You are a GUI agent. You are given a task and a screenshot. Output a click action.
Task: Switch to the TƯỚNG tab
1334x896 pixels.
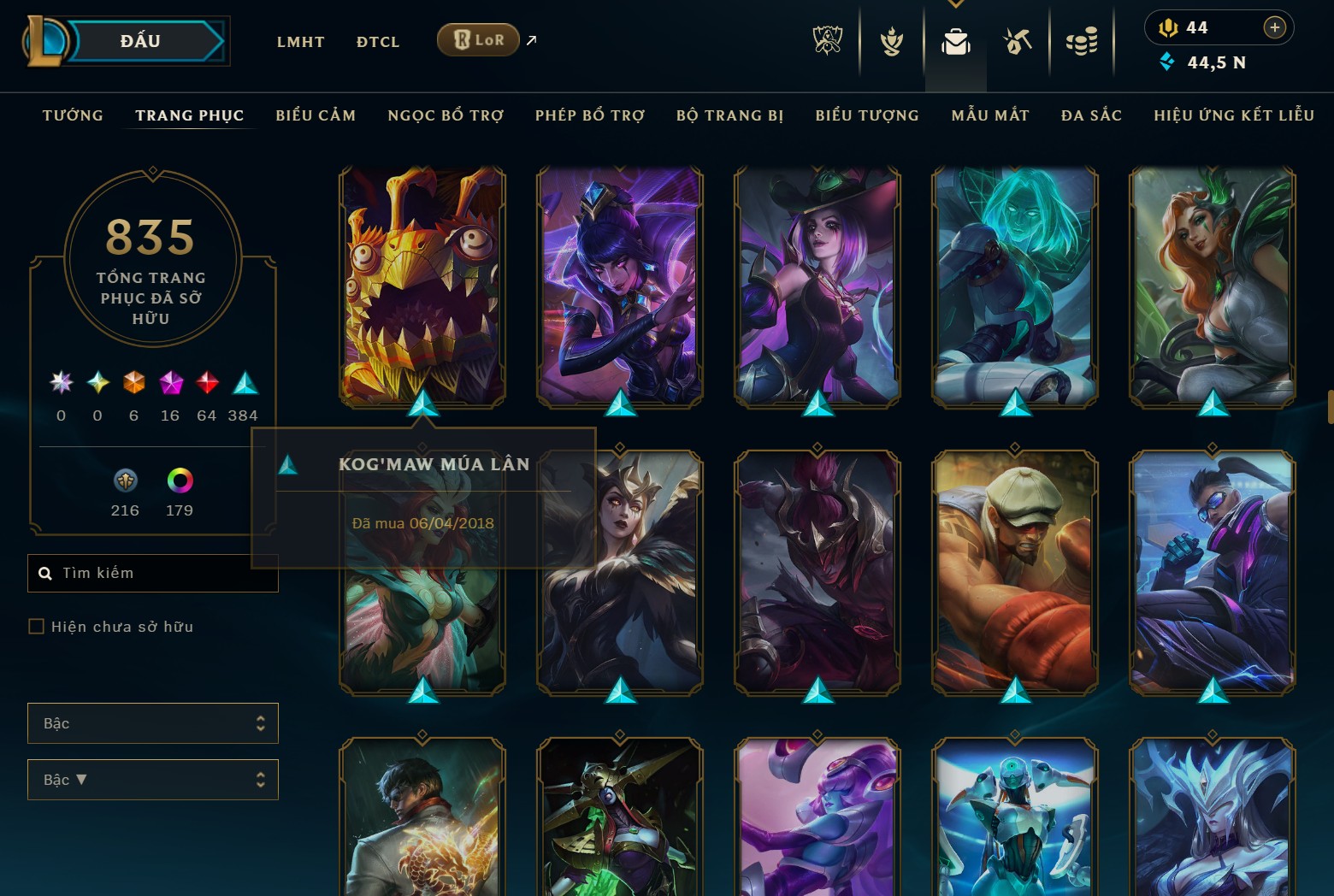[x=73, y=115]
